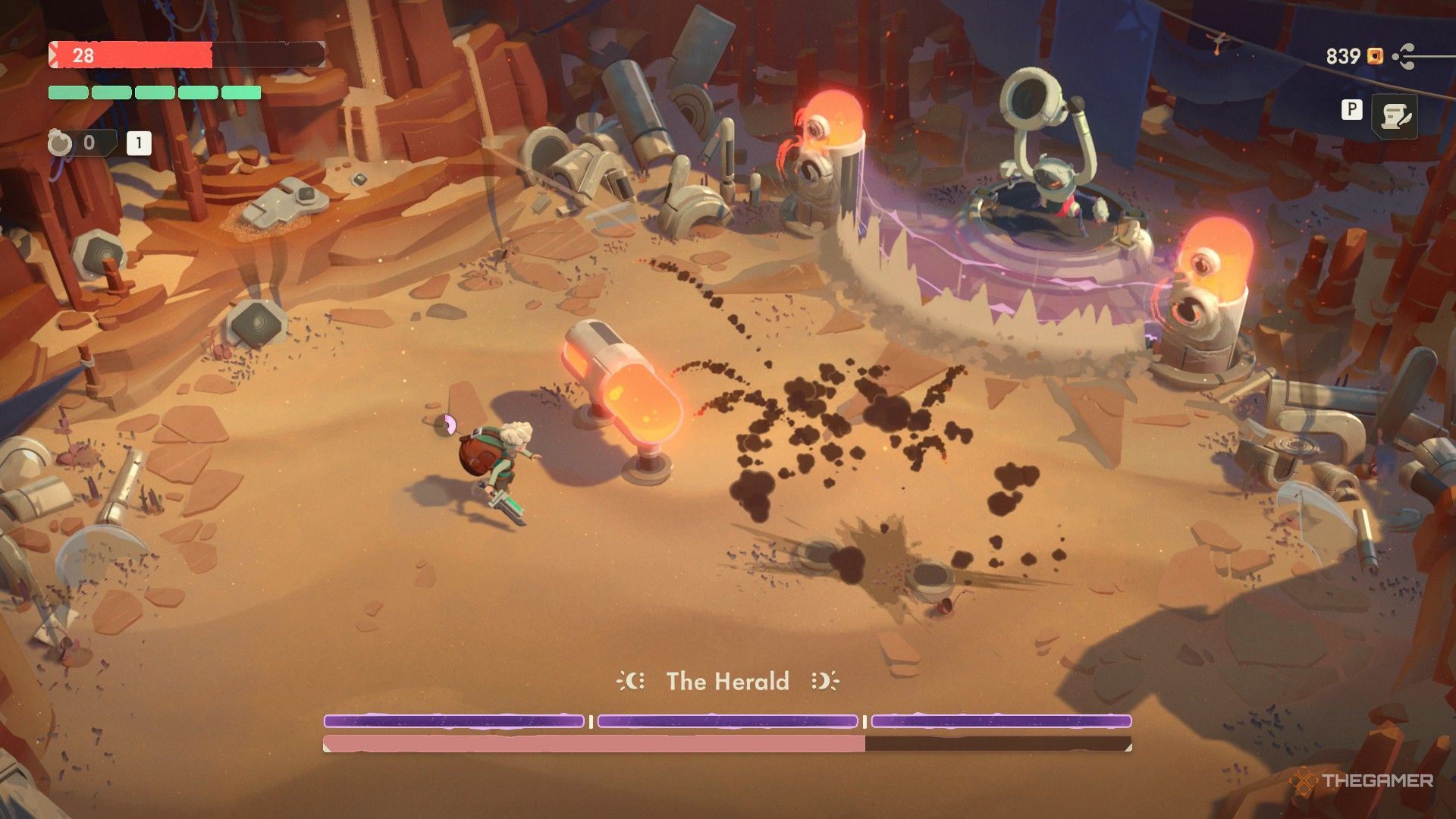Open the quest scroll journal icon

(1394, 117)
